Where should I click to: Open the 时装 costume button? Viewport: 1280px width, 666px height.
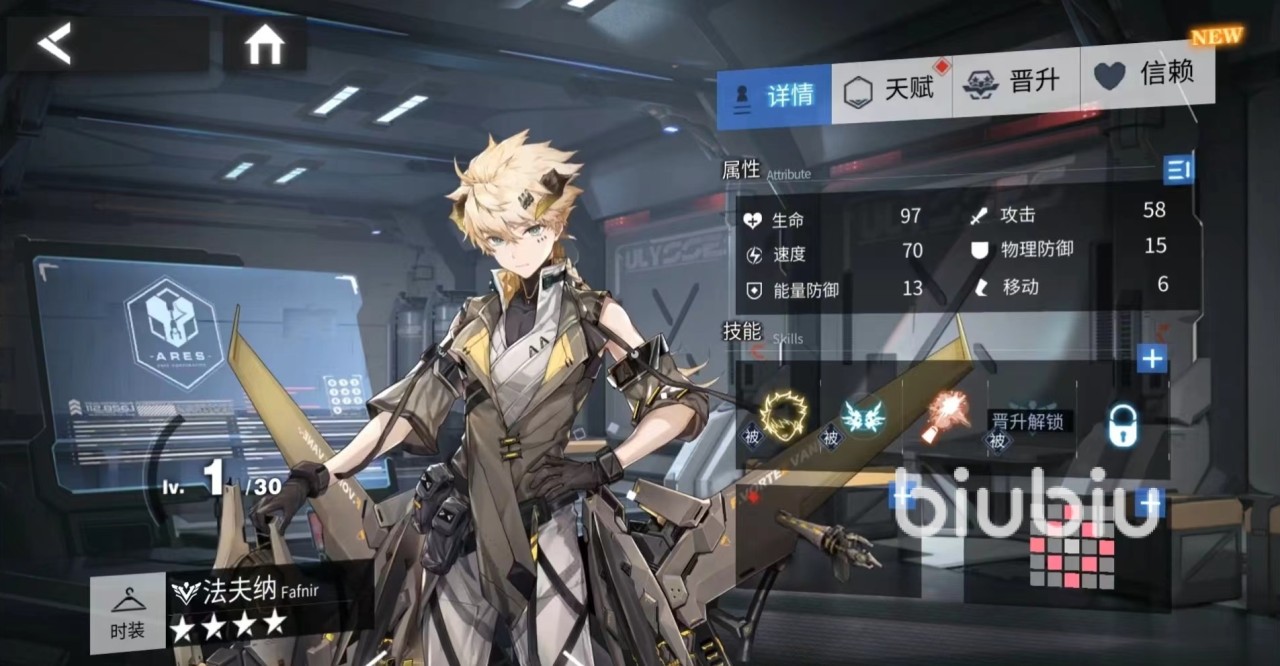tap(127, 613)
